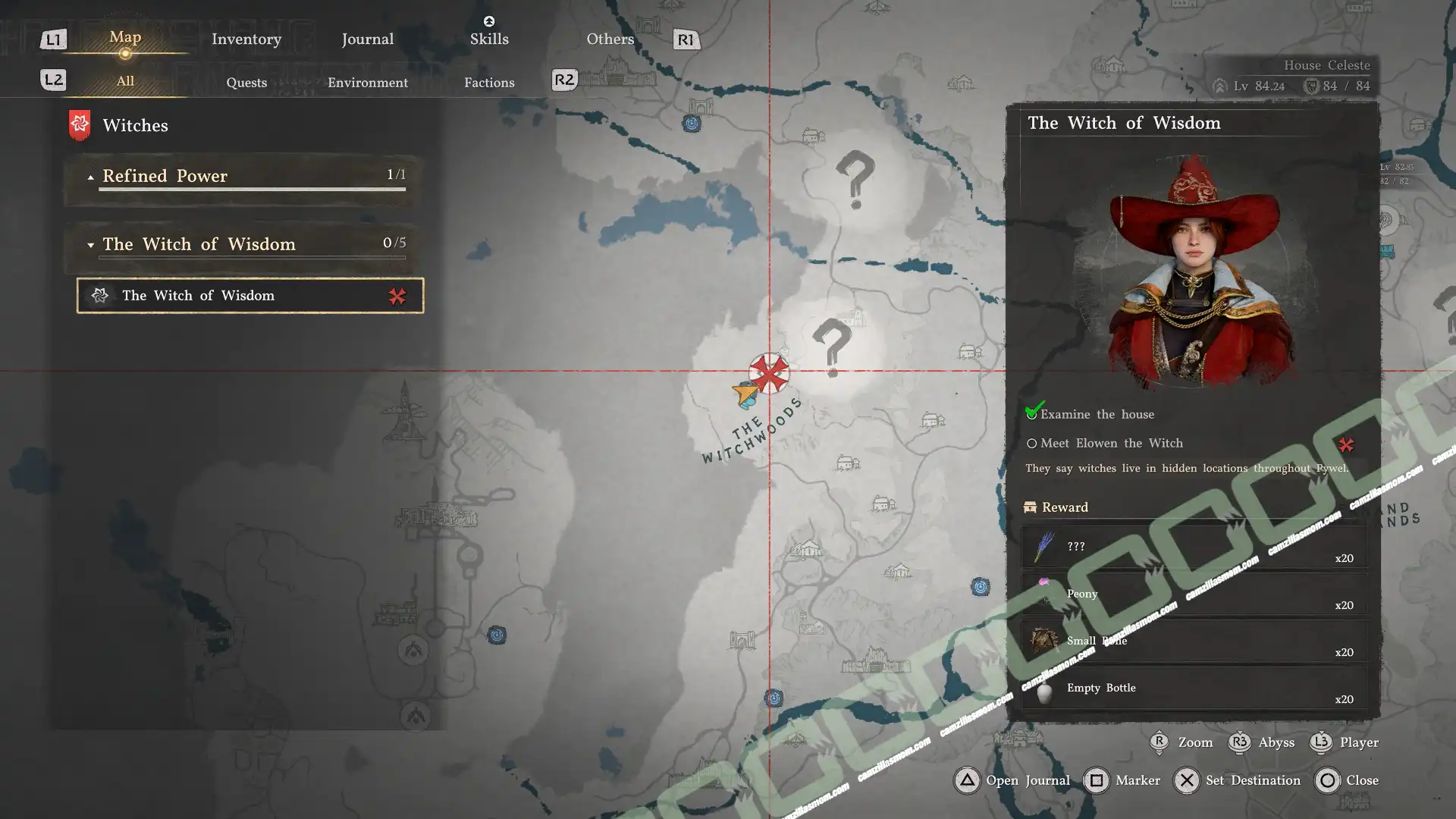Switch to the Inventory tab

point(246,39)
